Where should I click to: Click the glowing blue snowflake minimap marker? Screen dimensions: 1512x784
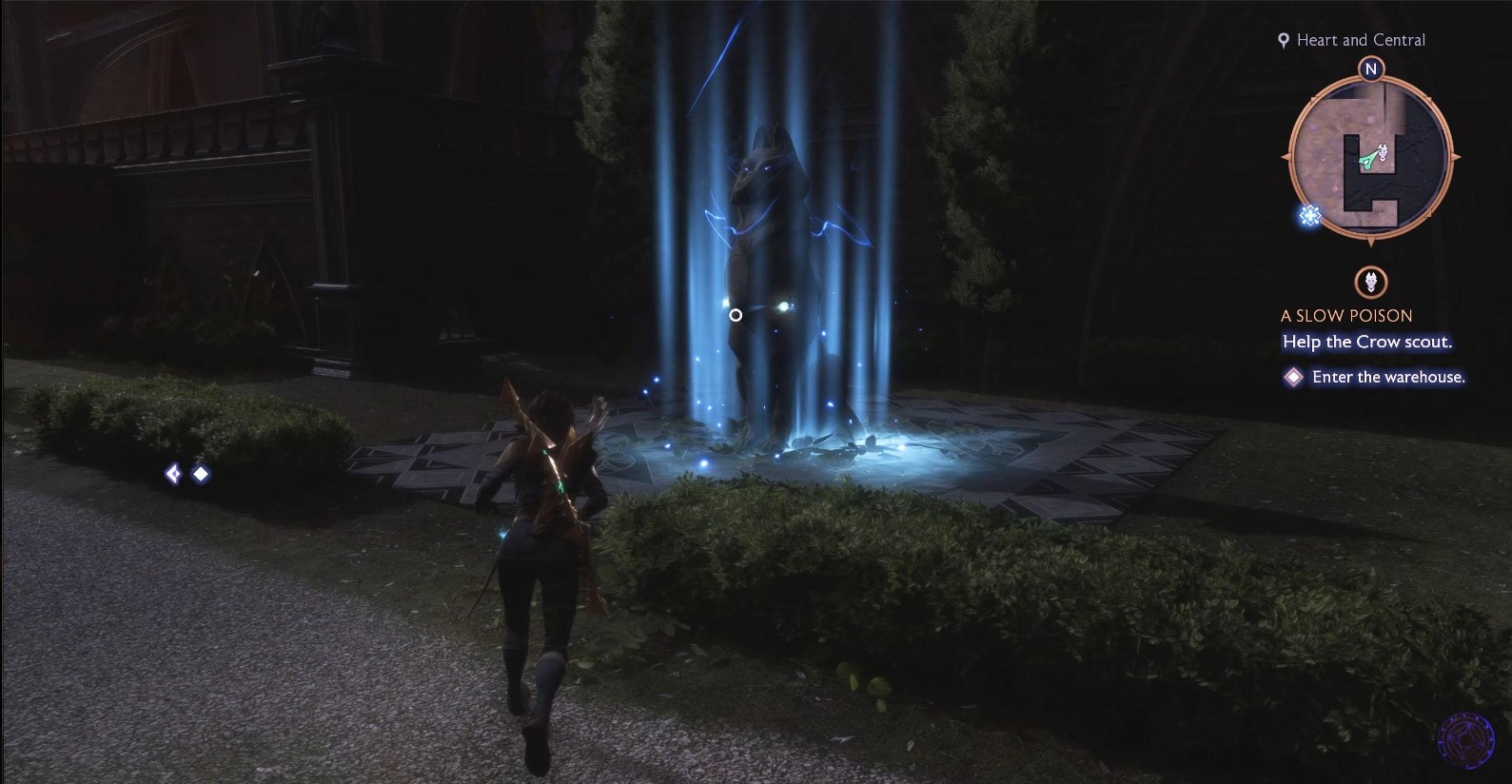coord(1310,216)
